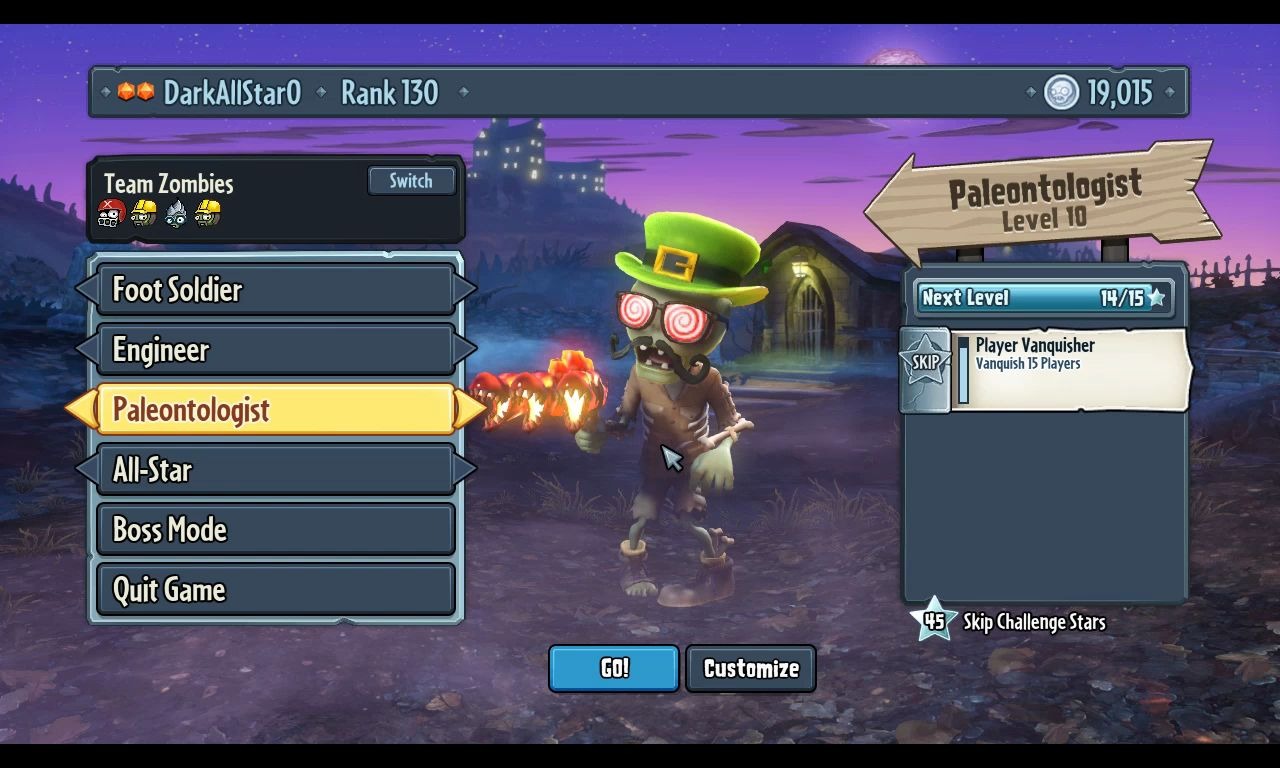Viewport: 1280px width, 768px height.
Task: Click the All-Star right arrow
Action: (465, 470)
